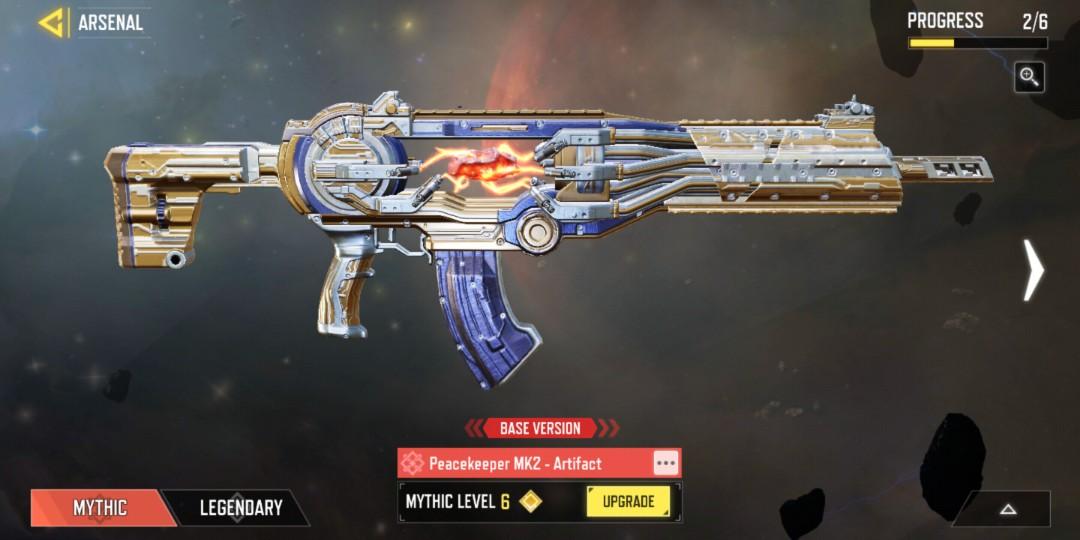Image resolution: width=1080 pixels, height=540 pixels.
Task: Open the magnifier inspect view
Action: (x=1029, y=77)
